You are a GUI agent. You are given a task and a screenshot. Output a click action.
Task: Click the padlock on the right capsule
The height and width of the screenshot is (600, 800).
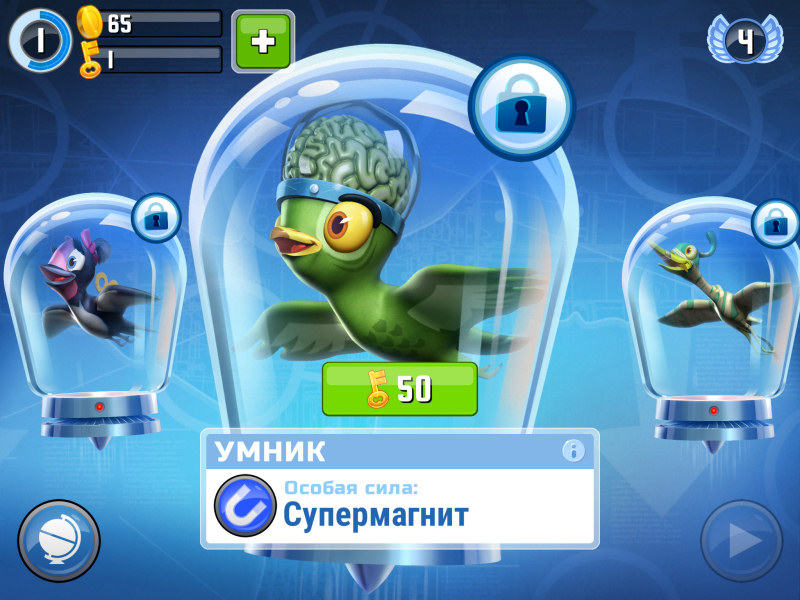click(775, 222)
